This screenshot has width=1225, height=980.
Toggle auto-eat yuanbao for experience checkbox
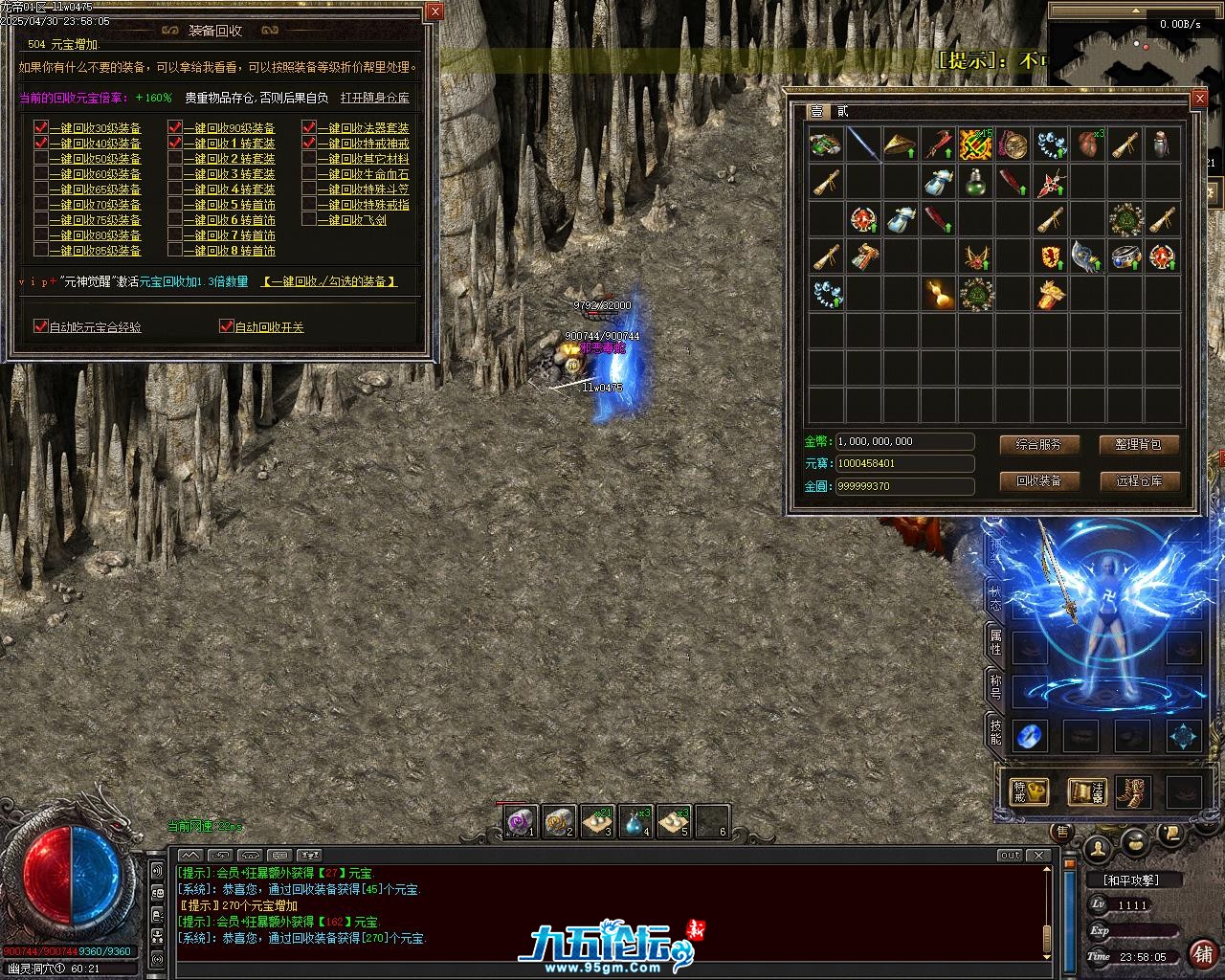click(41, 326)
